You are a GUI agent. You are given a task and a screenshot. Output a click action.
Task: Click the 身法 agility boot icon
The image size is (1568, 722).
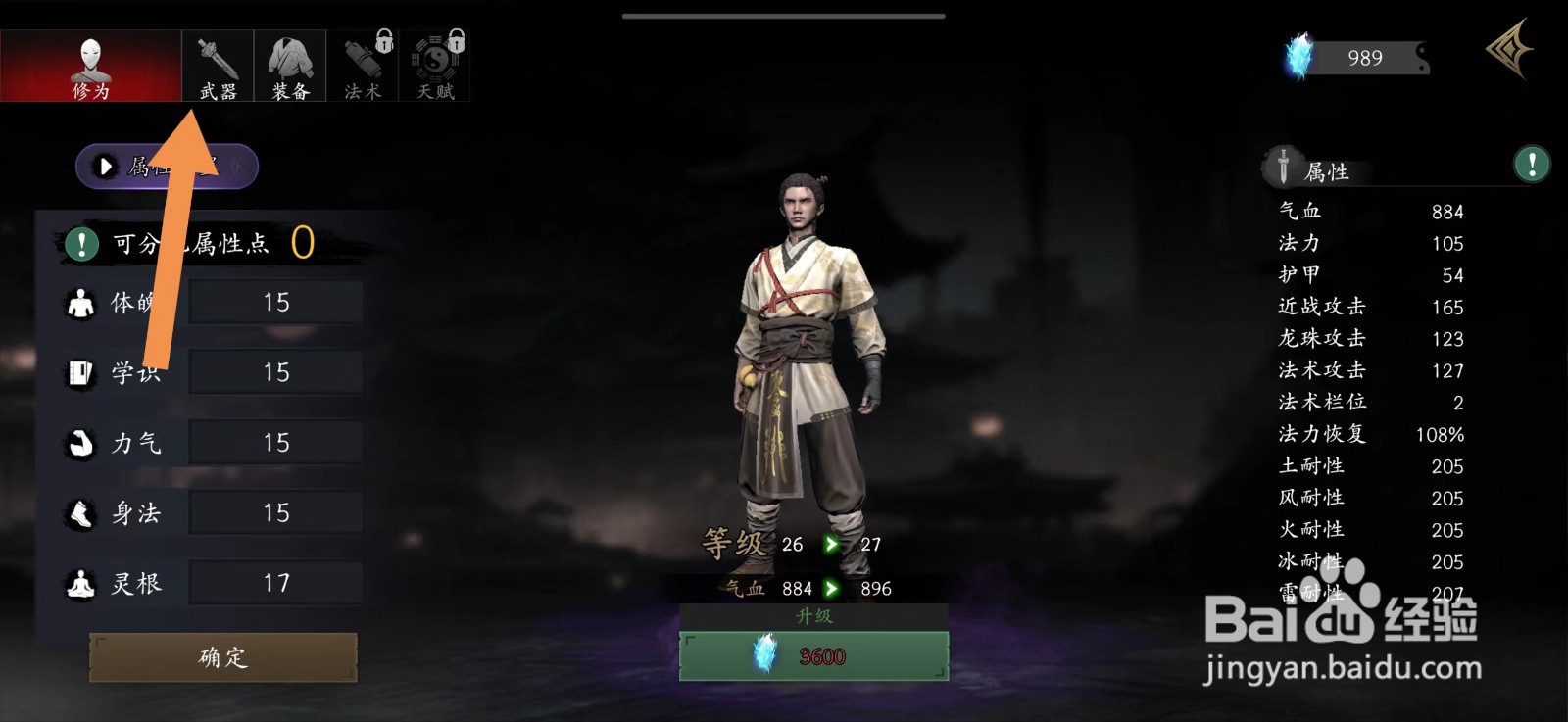[x=78, y=512]
